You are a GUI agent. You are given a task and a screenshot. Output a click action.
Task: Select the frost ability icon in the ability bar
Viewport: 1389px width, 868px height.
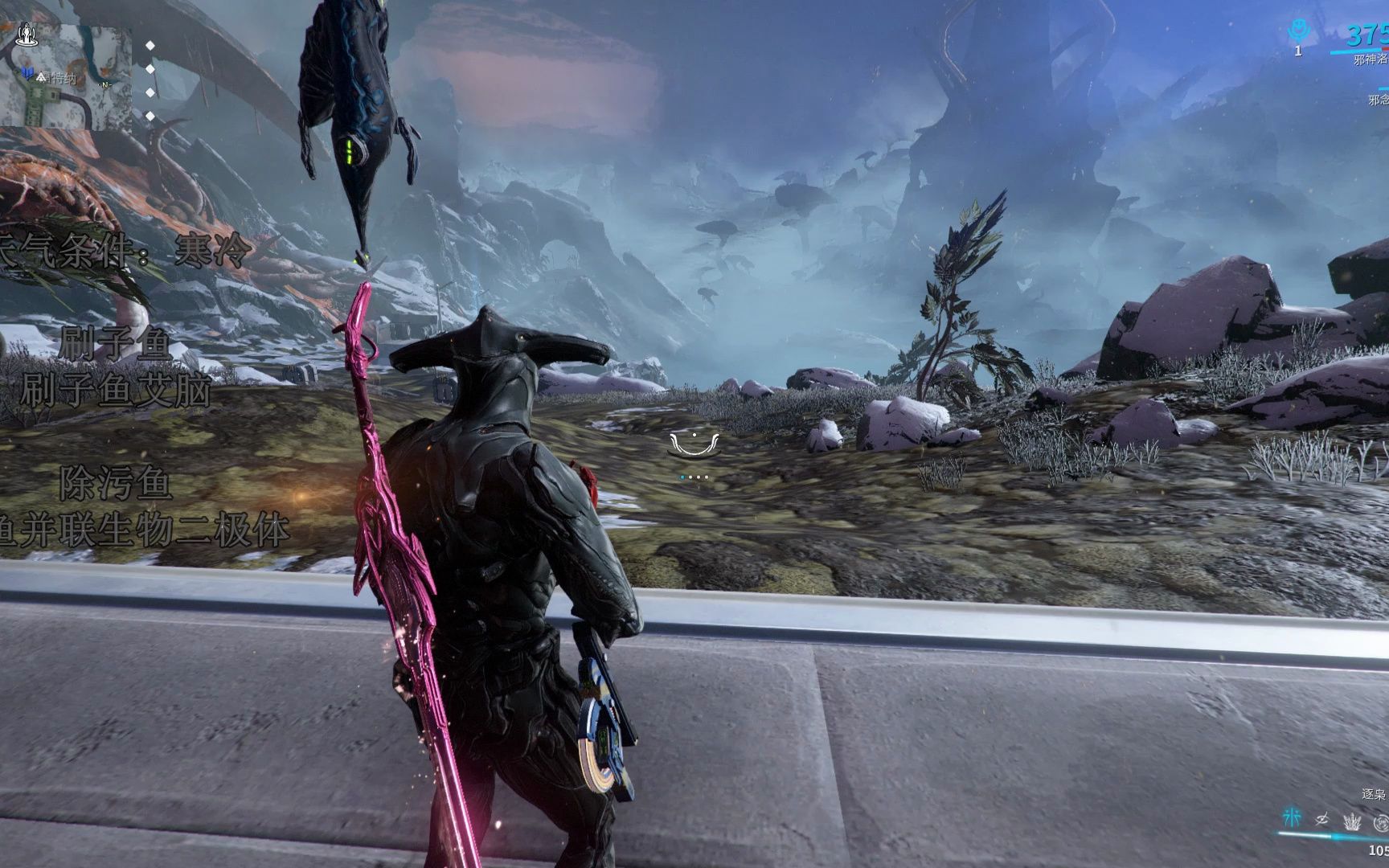coord(1292,819)
